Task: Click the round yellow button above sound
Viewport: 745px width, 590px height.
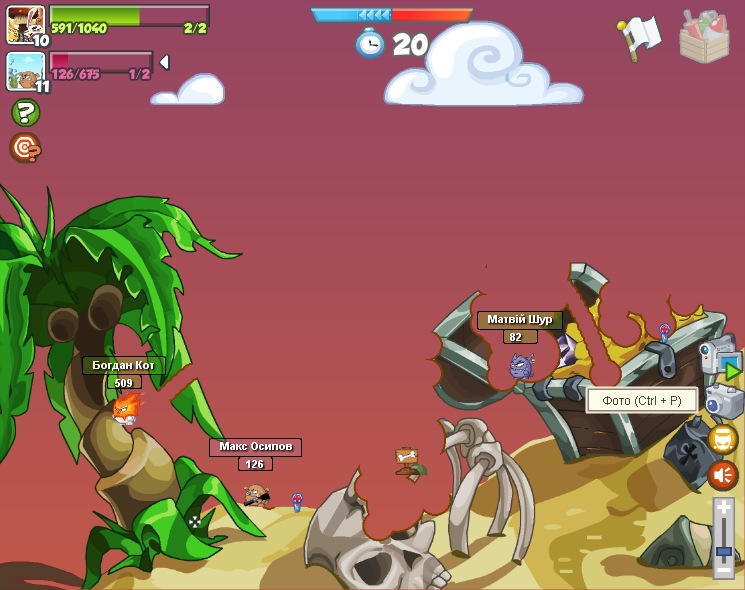Action: pos(723,438)
